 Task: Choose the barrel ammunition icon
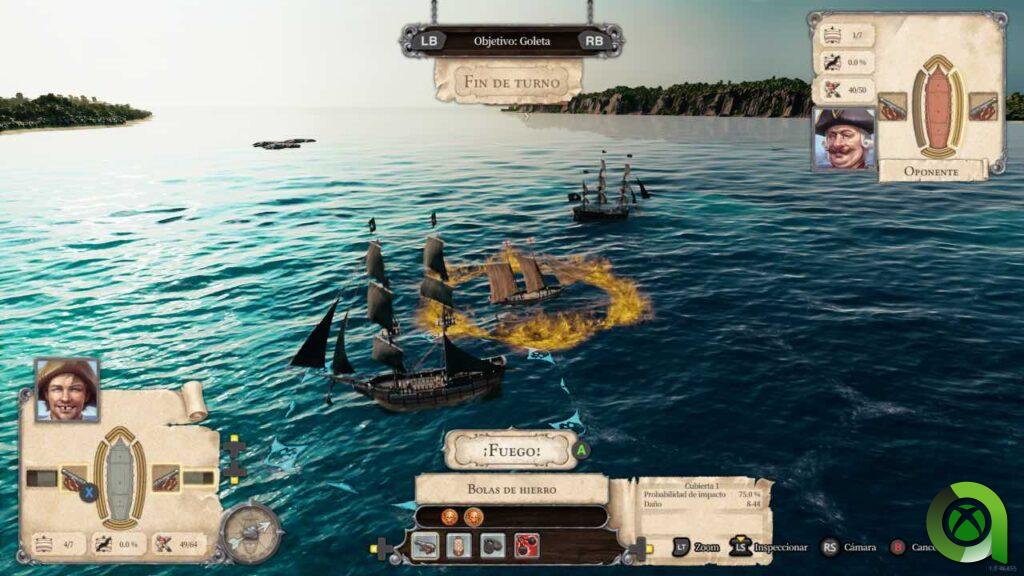coord(459,546)
